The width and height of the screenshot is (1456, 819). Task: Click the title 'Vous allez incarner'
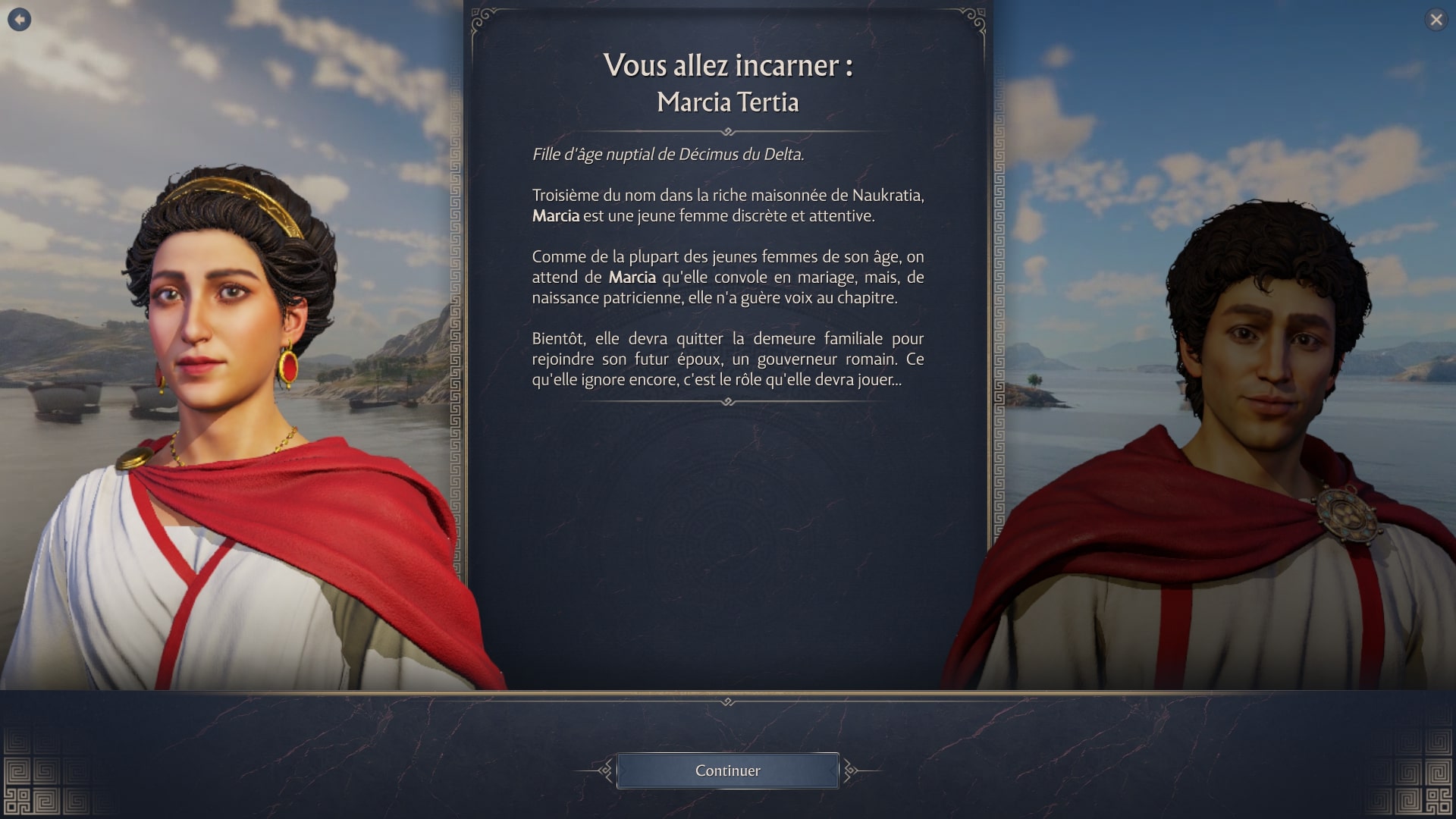point(728,67)
